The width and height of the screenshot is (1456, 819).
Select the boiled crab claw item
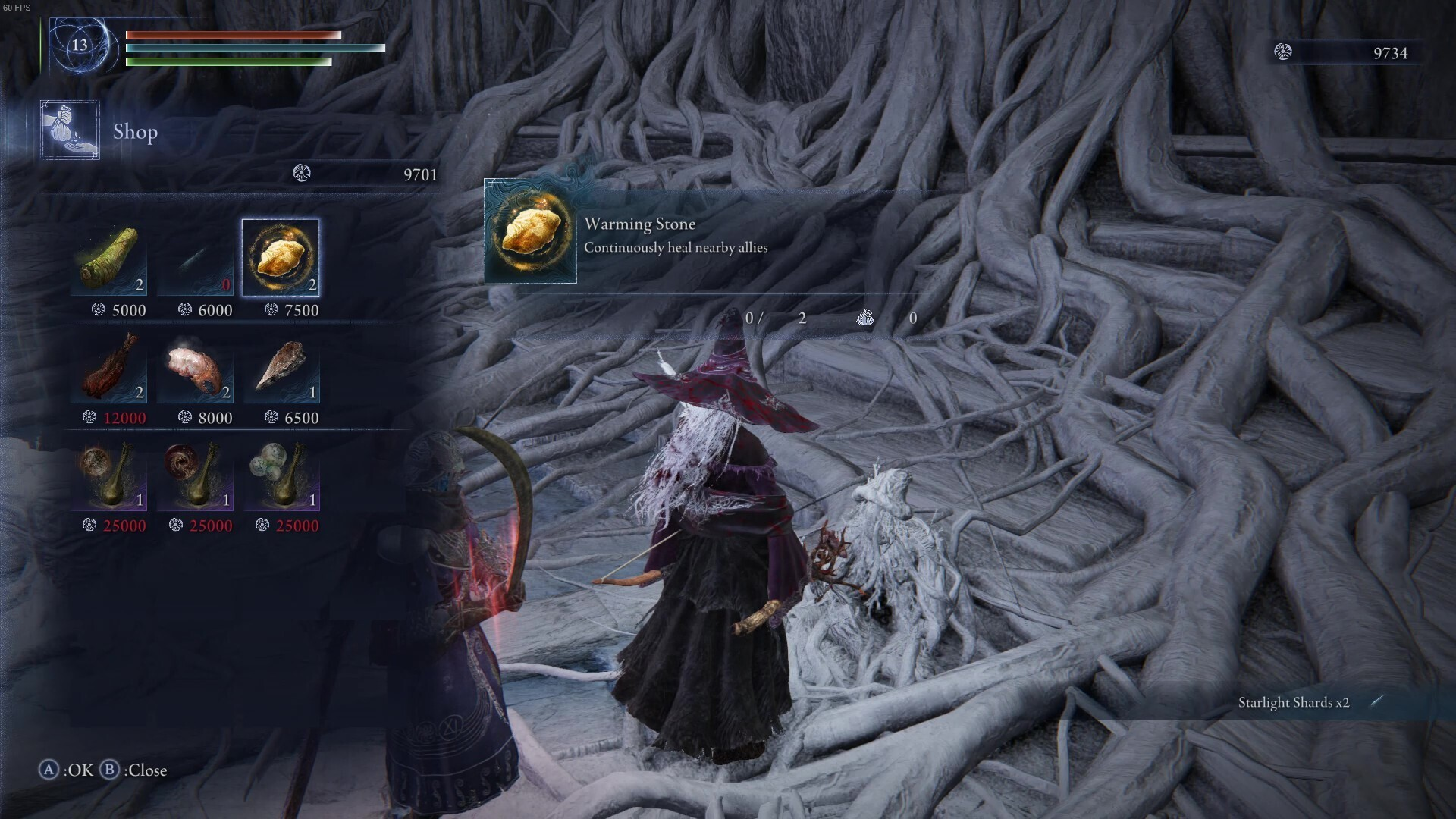196,366
